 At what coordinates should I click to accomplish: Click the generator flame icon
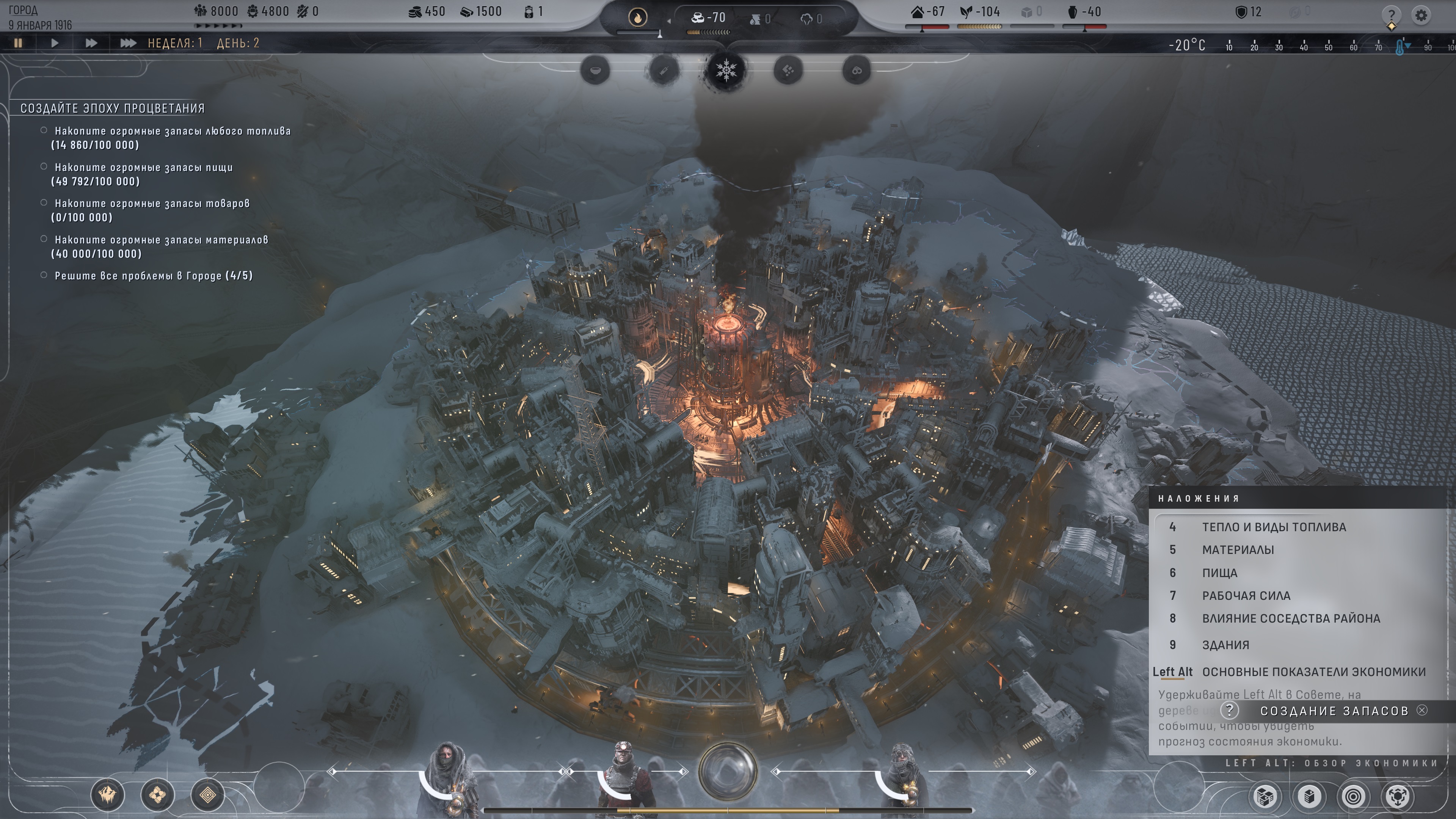[637, 18]
